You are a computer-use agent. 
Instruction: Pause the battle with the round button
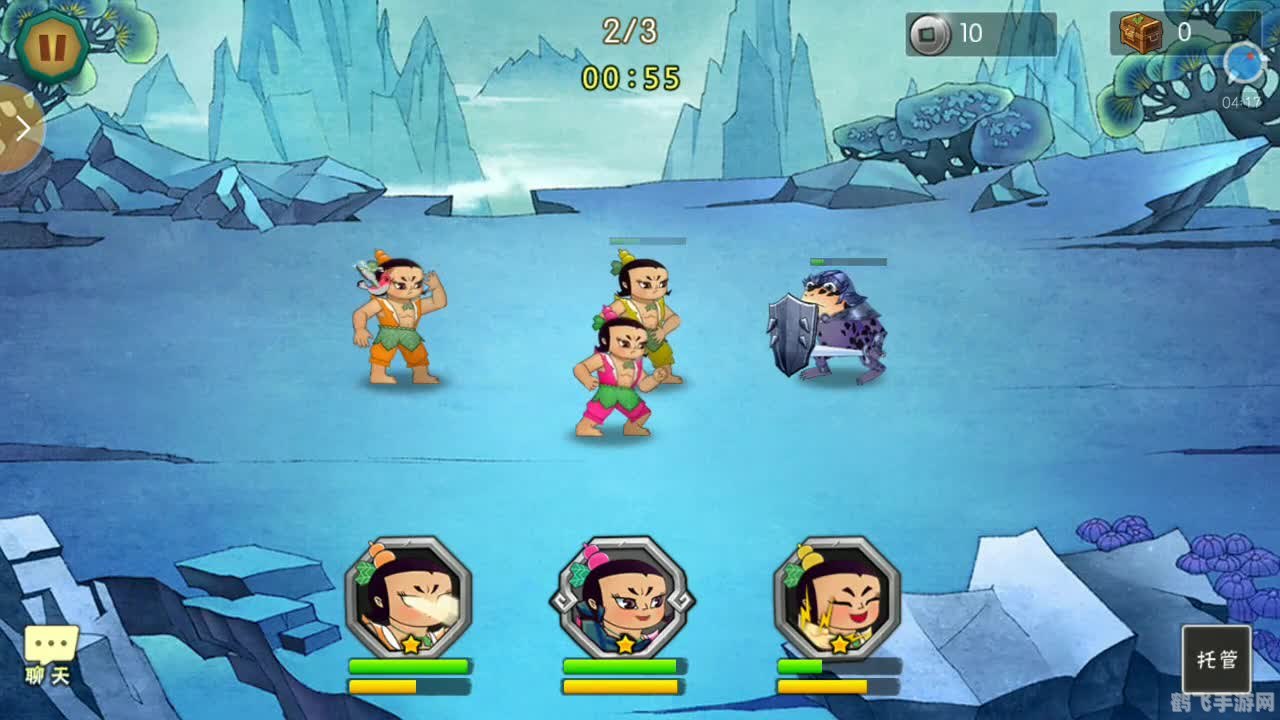(51, 44)
